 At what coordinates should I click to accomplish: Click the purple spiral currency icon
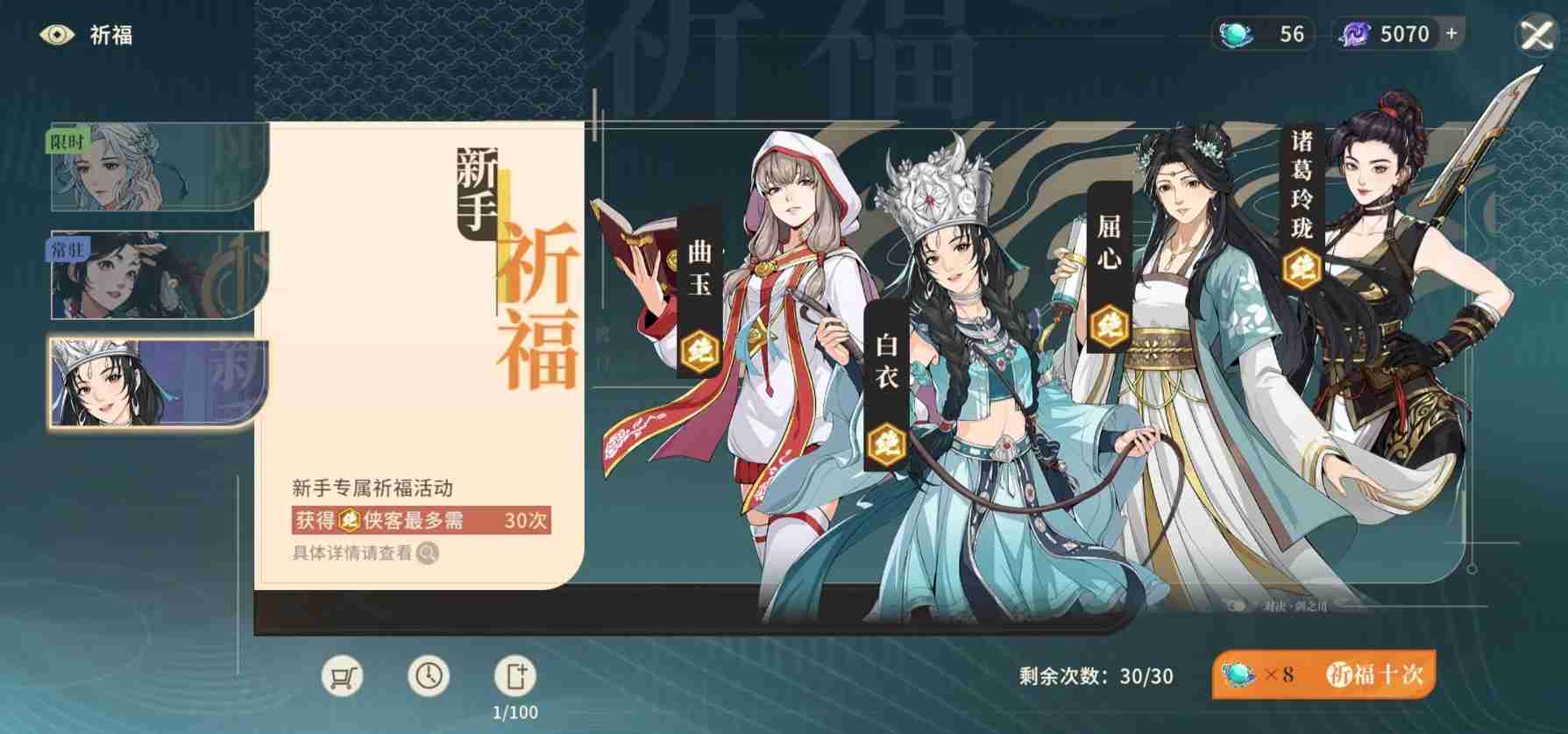tap(1355, 34)
